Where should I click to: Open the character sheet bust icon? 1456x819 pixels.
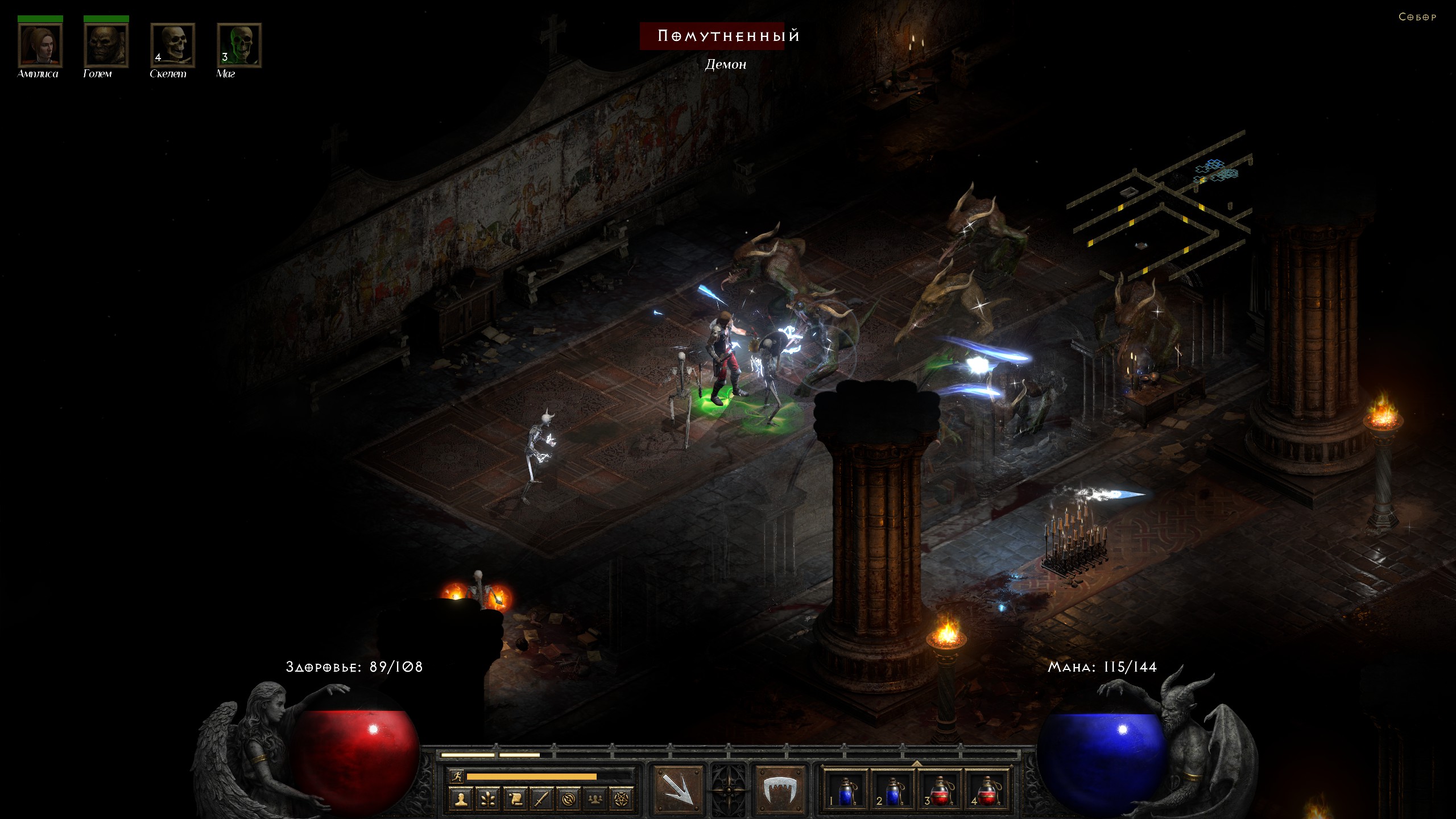click(461, 799)
